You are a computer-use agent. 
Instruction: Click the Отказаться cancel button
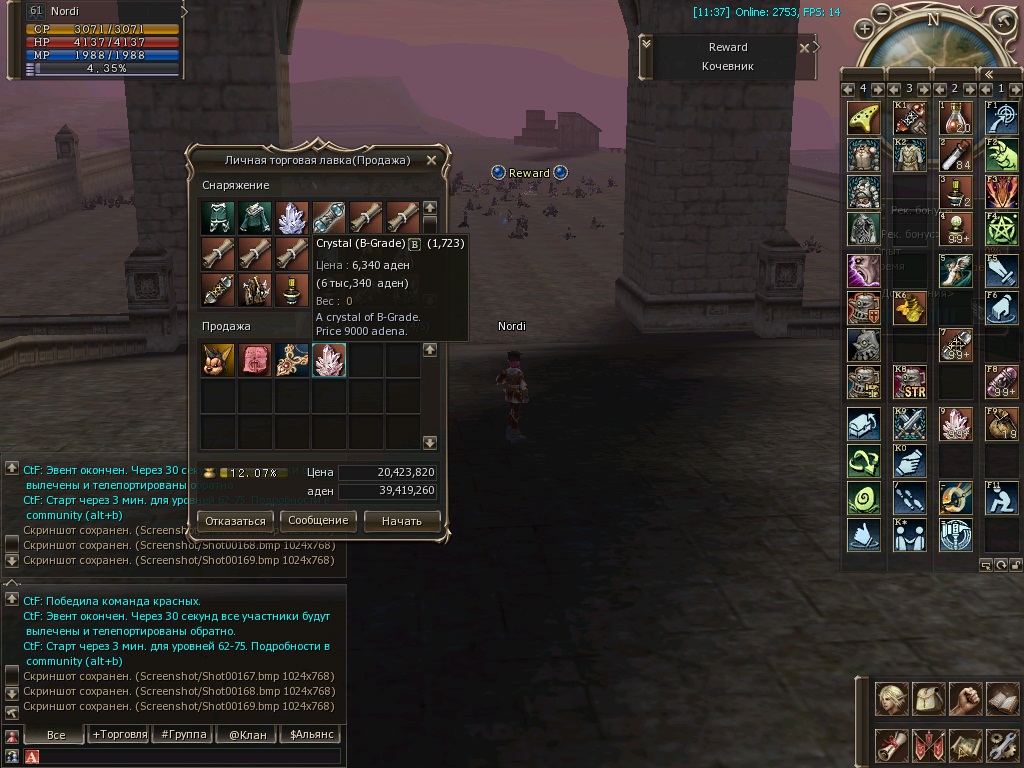(x=236, y=521)
